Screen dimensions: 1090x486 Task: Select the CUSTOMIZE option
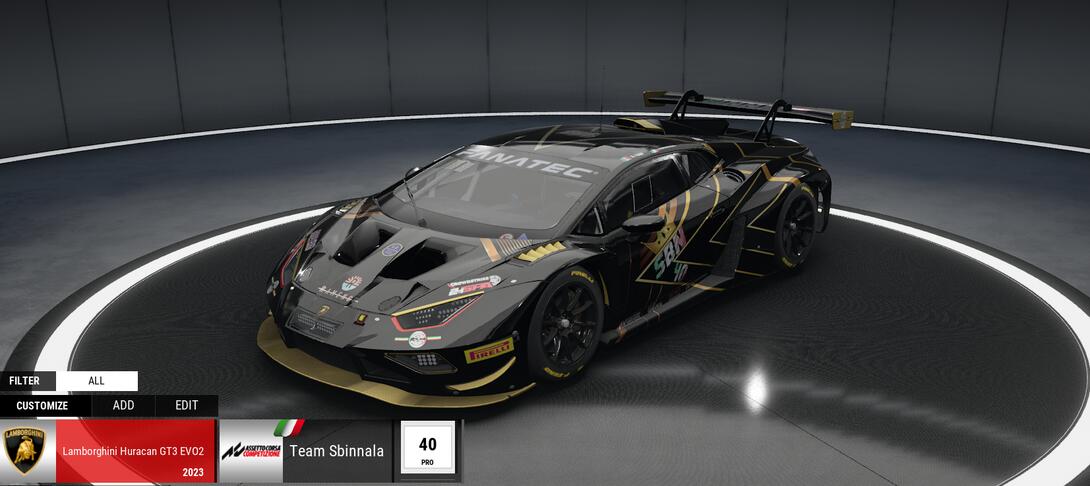(42, 406)
